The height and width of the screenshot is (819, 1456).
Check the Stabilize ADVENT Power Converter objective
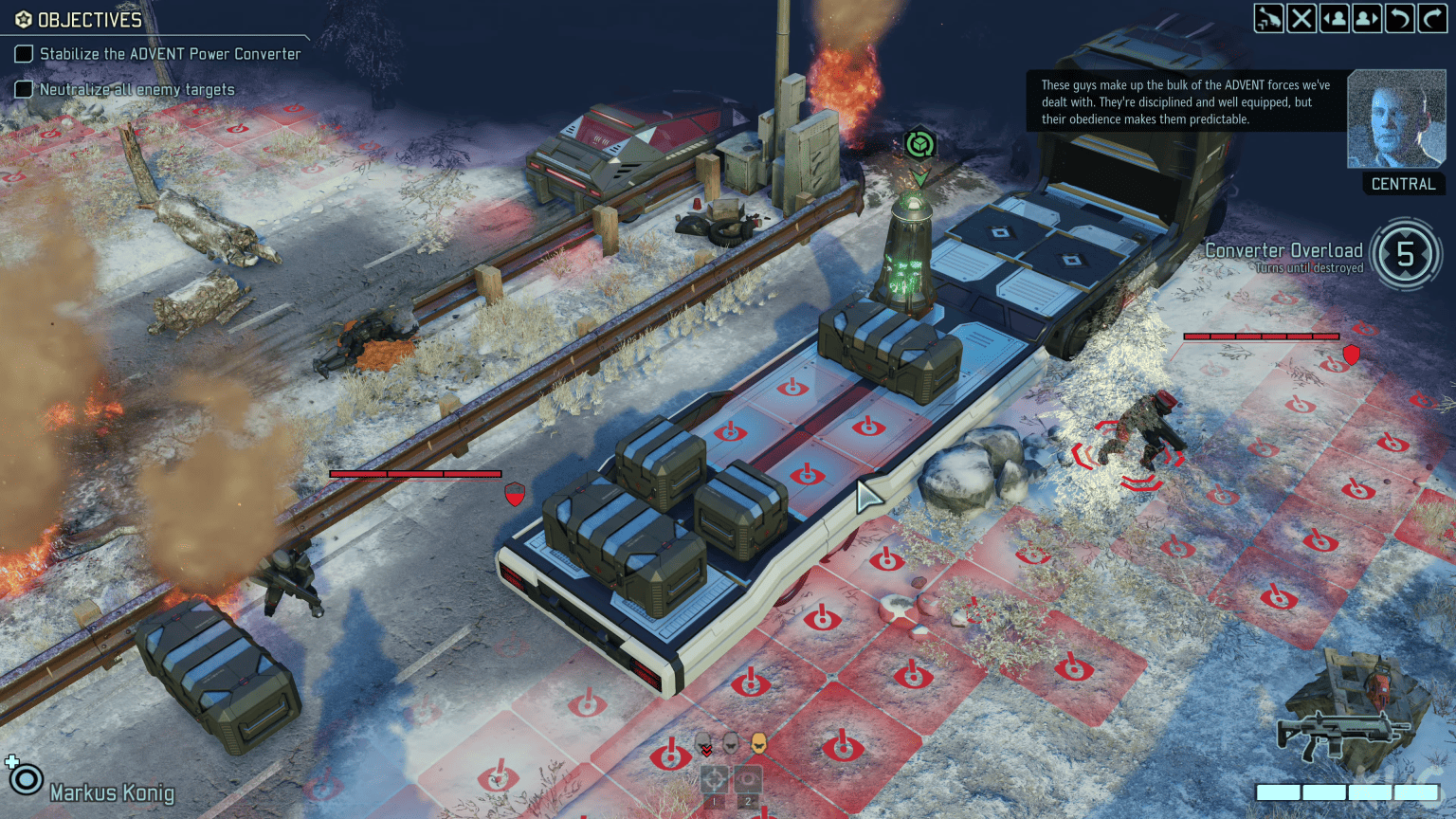pos(24,54)
